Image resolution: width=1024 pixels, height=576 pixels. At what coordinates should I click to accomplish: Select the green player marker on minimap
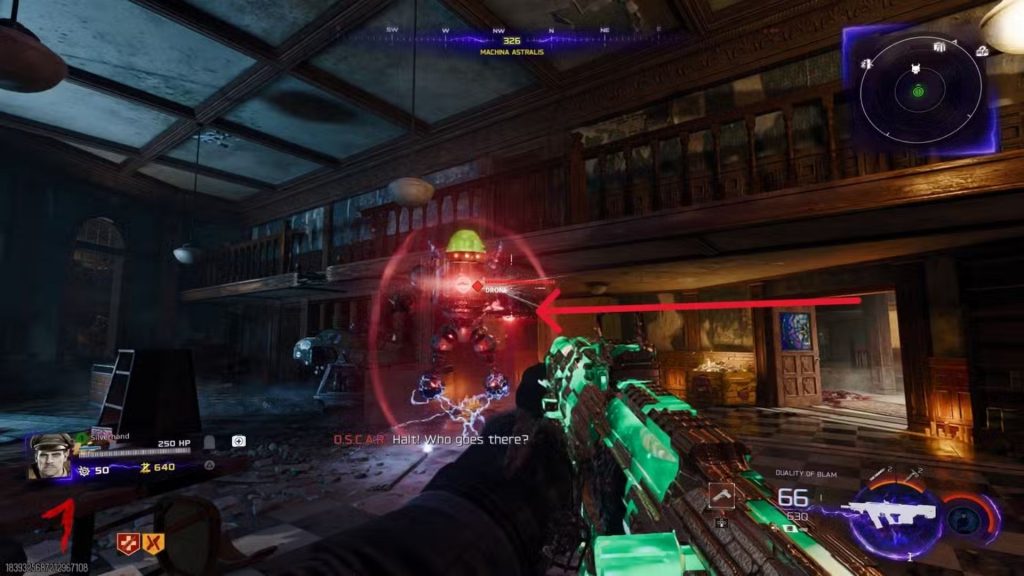click(917, 91)
